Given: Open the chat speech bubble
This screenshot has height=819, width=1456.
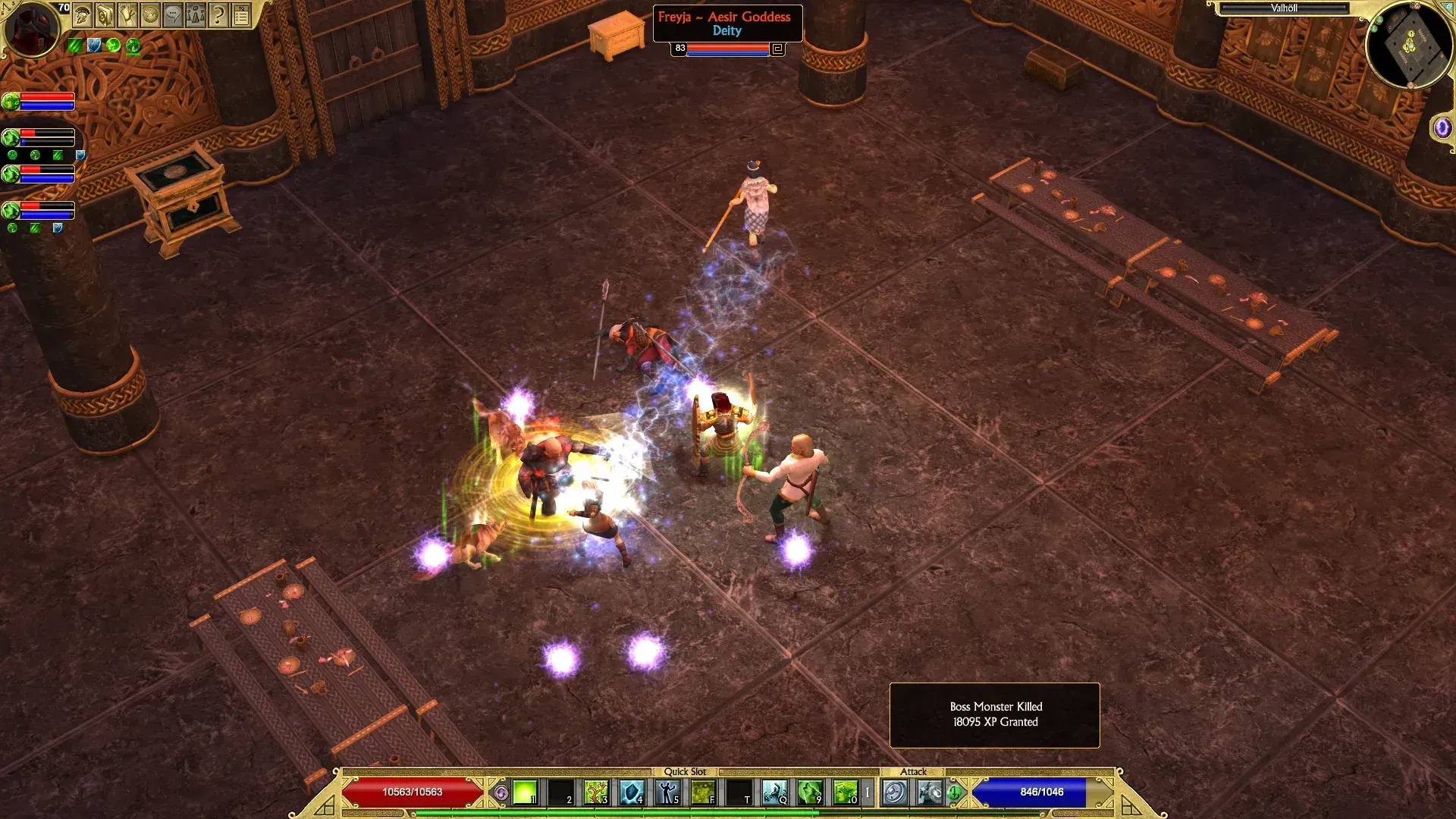Looking at the screenshot, I should point(173,14).
